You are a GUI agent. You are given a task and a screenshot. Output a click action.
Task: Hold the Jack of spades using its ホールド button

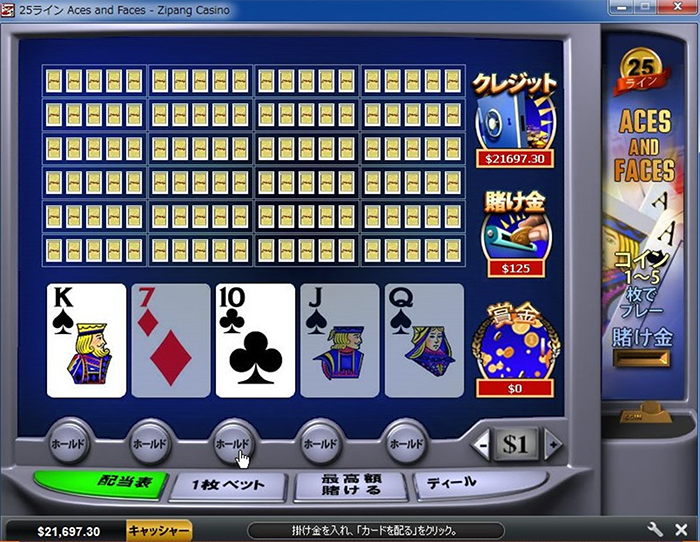[x=319, y=441]
